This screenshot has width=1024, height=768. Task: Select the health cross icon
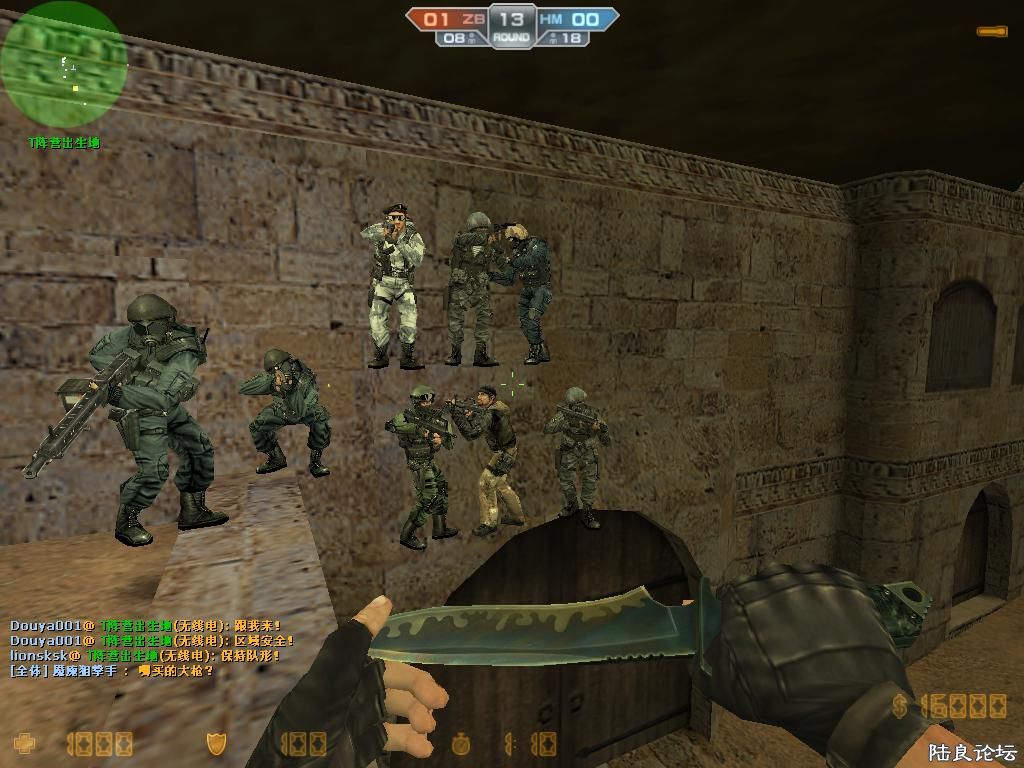point(24,743)
